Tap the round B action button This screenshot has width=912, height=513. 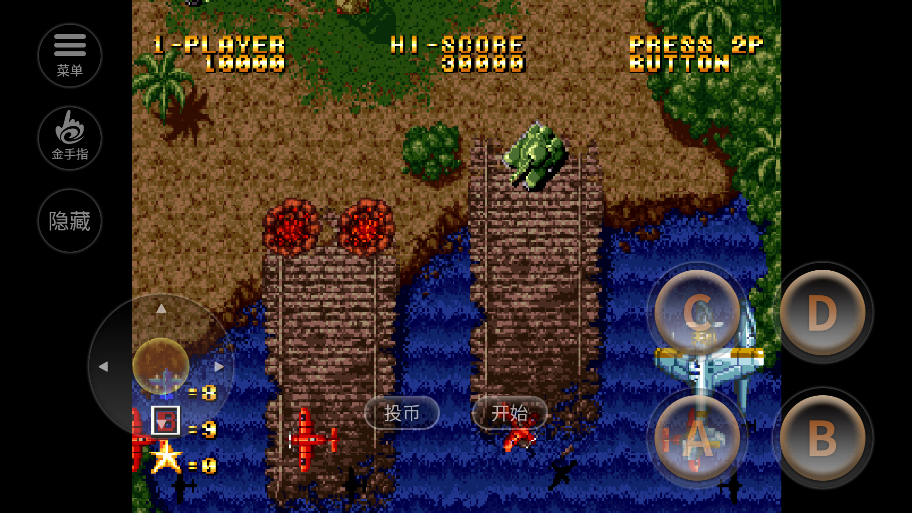point(822,438)
